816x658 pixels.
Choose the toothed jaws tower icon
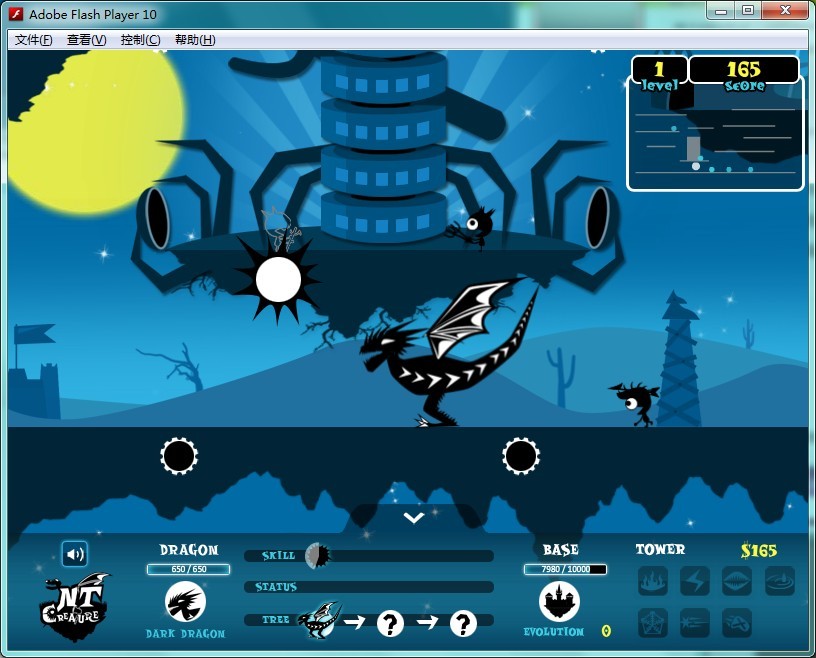[x=737, y=581]
